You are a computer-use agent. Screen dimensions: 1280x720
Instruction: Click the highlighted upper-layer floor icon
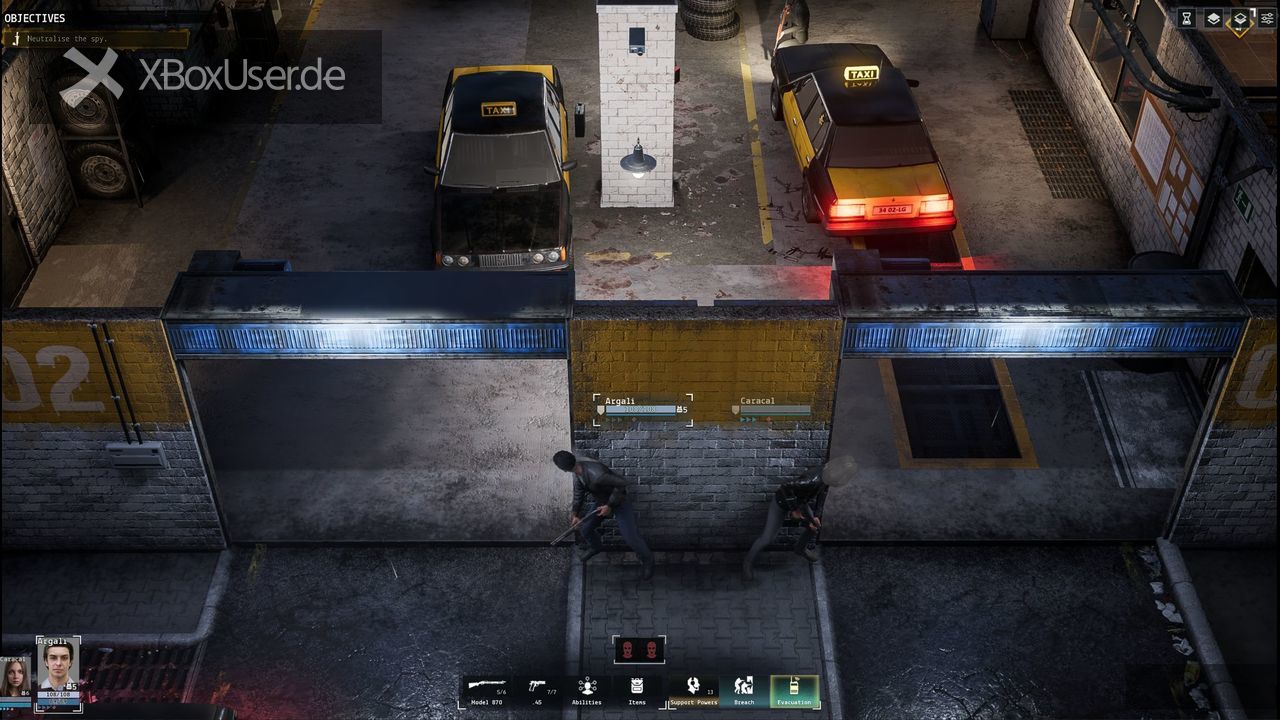1239,18
